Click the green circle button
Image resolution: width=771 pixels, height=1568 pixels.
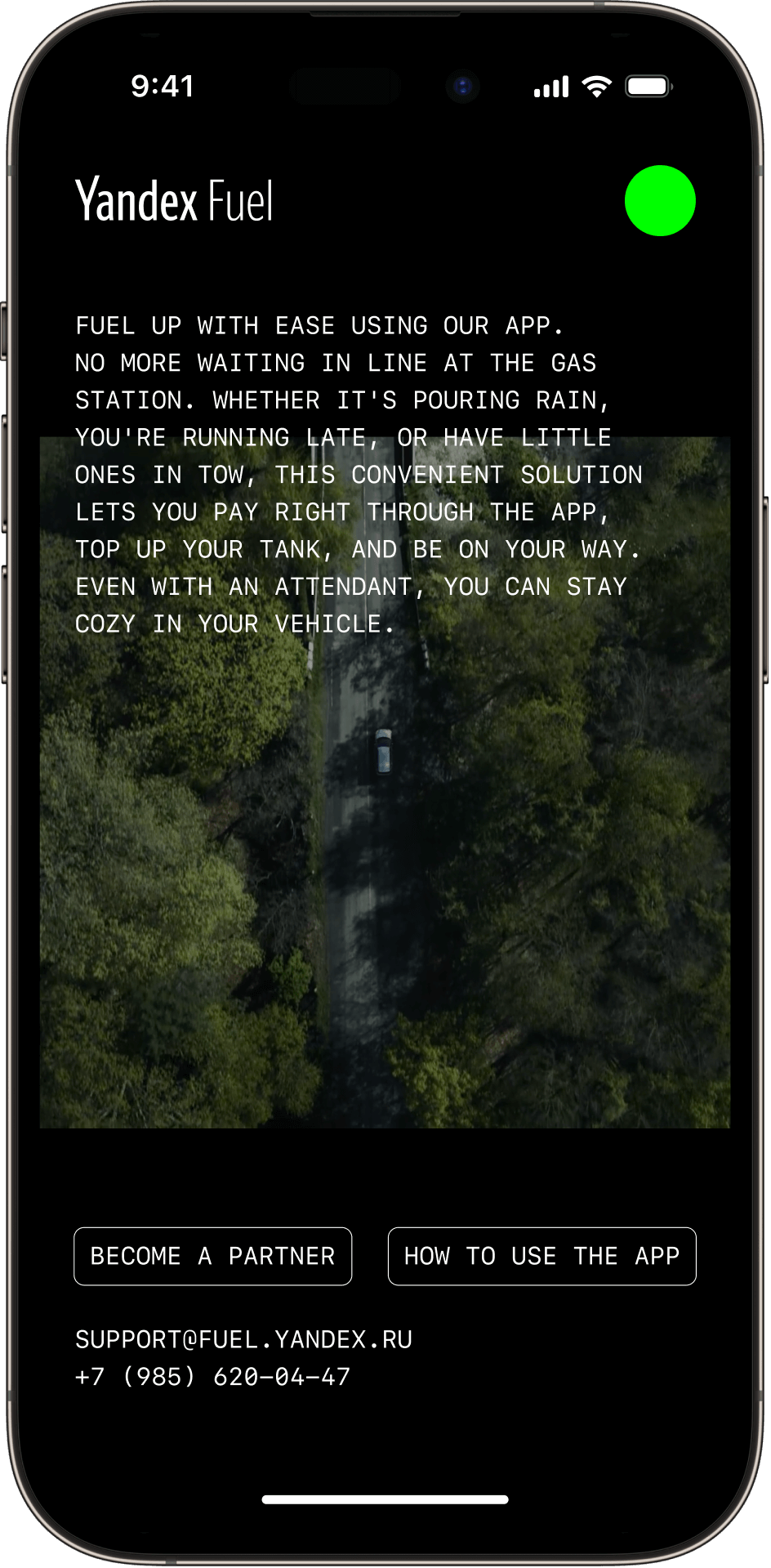click(x=660, y=201)
